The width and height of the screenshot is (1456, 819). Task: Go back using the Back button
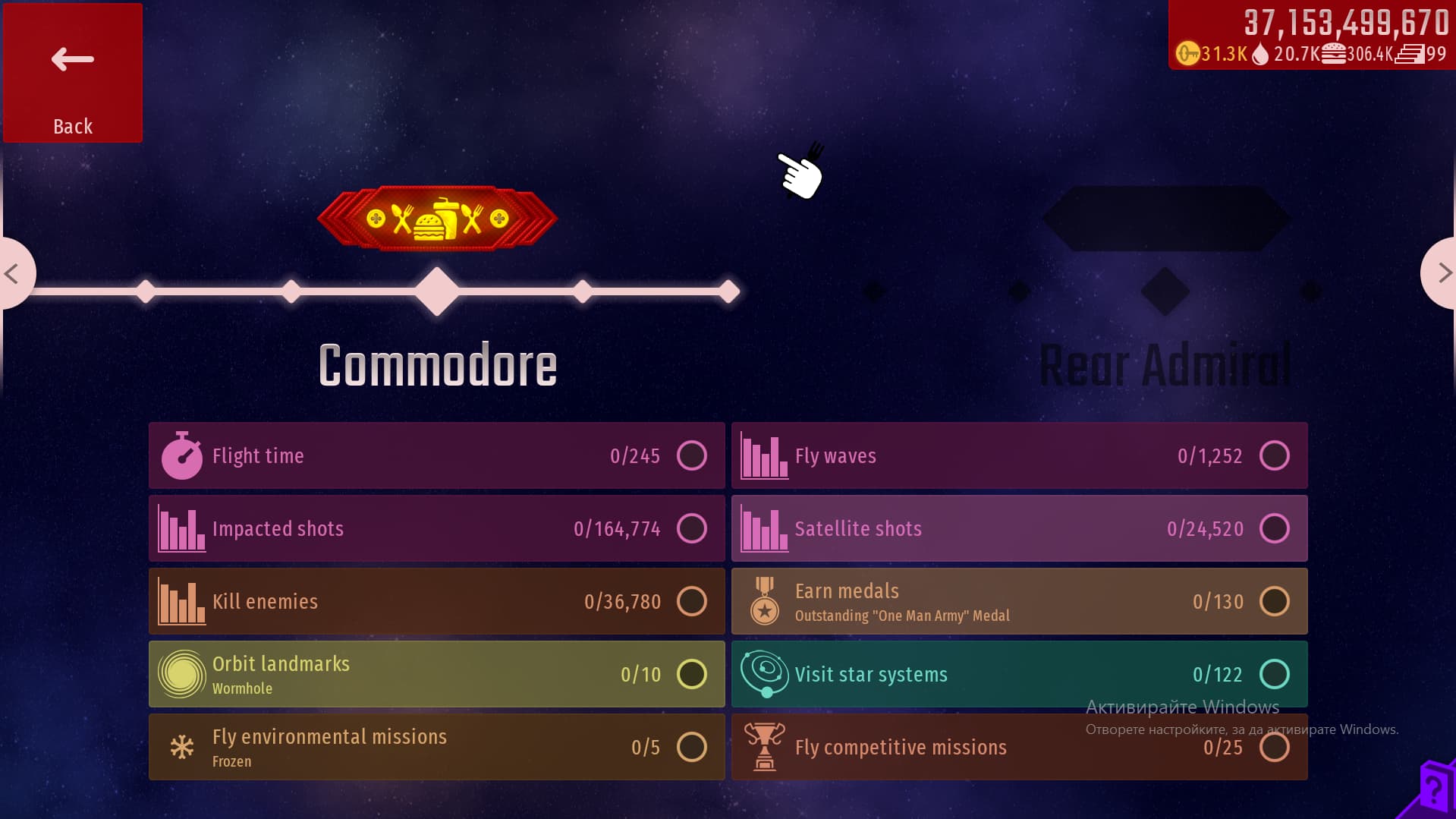coord(73,73)
